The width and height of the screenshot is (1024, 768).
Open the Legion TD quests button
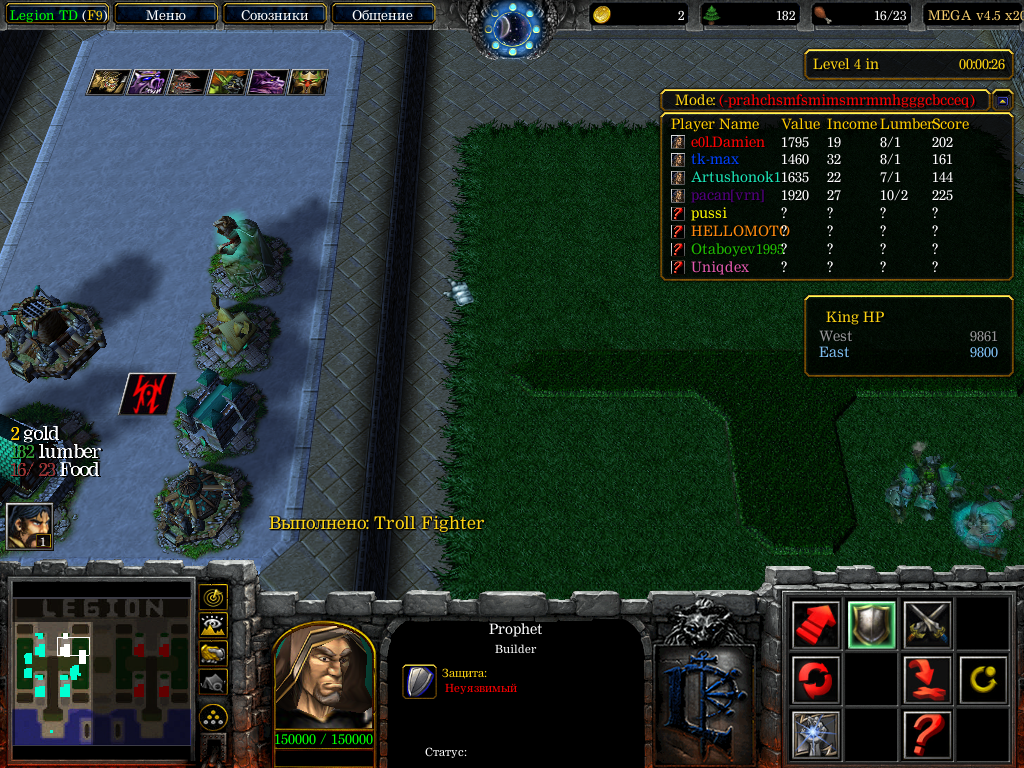coord(57,15)
